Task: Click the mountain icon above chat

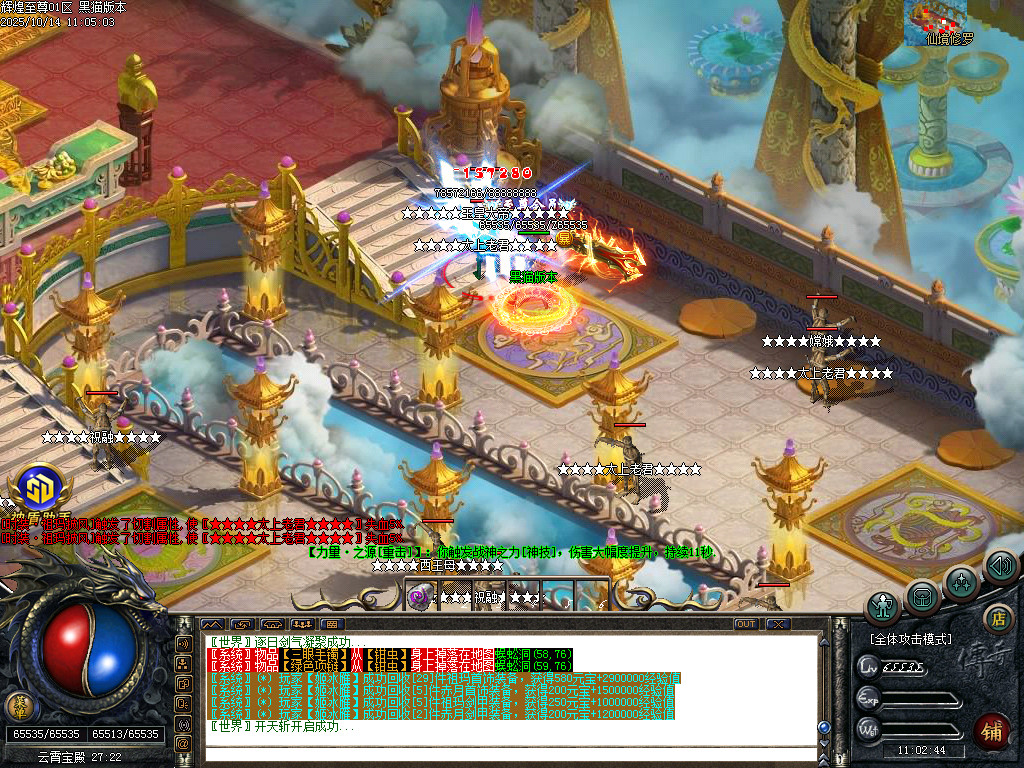Action: [x=213, y=624]
